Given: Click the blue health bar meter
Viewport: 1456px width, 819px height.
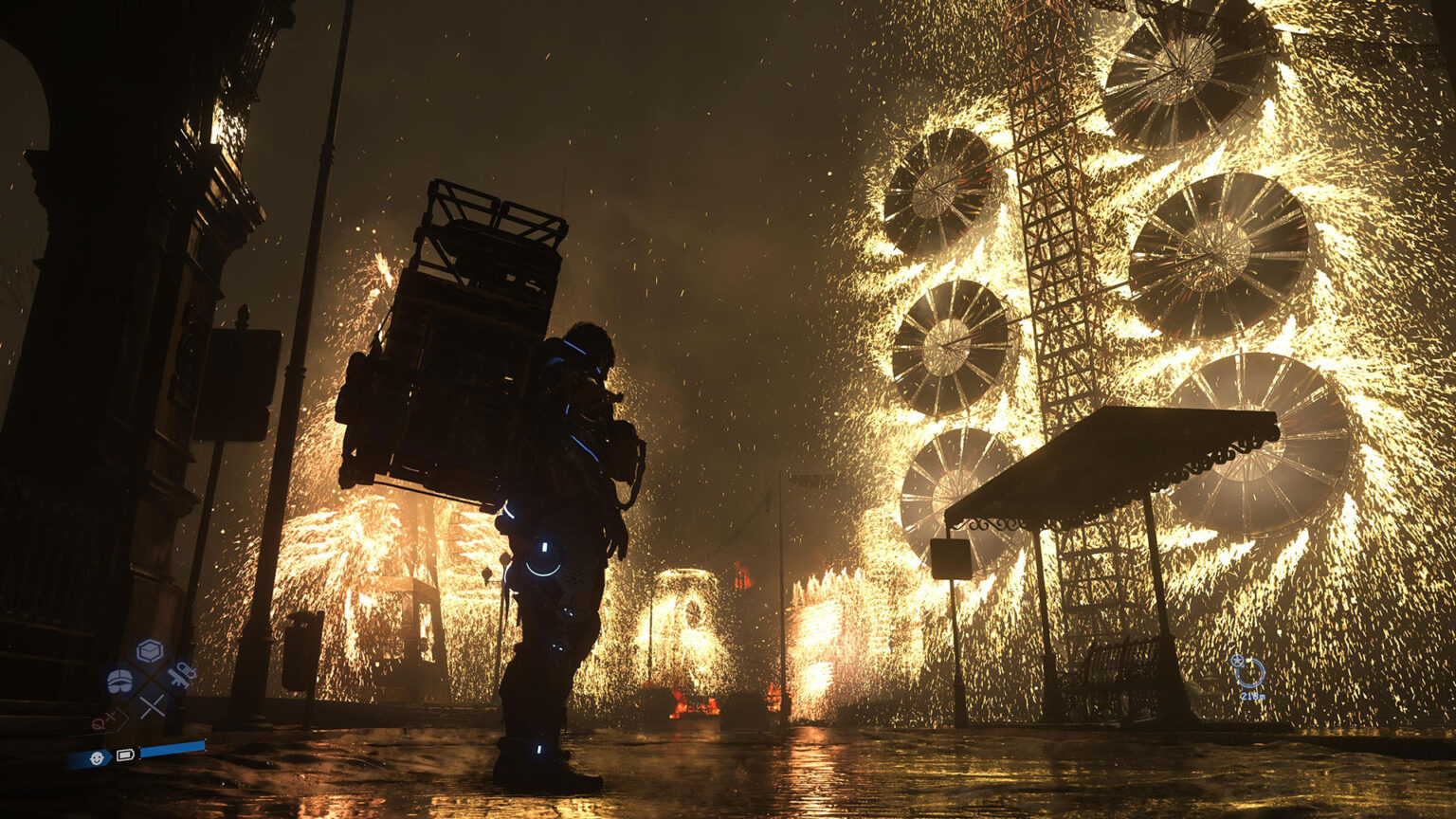Looking at the screenshot, I should [x=173, y=748].
